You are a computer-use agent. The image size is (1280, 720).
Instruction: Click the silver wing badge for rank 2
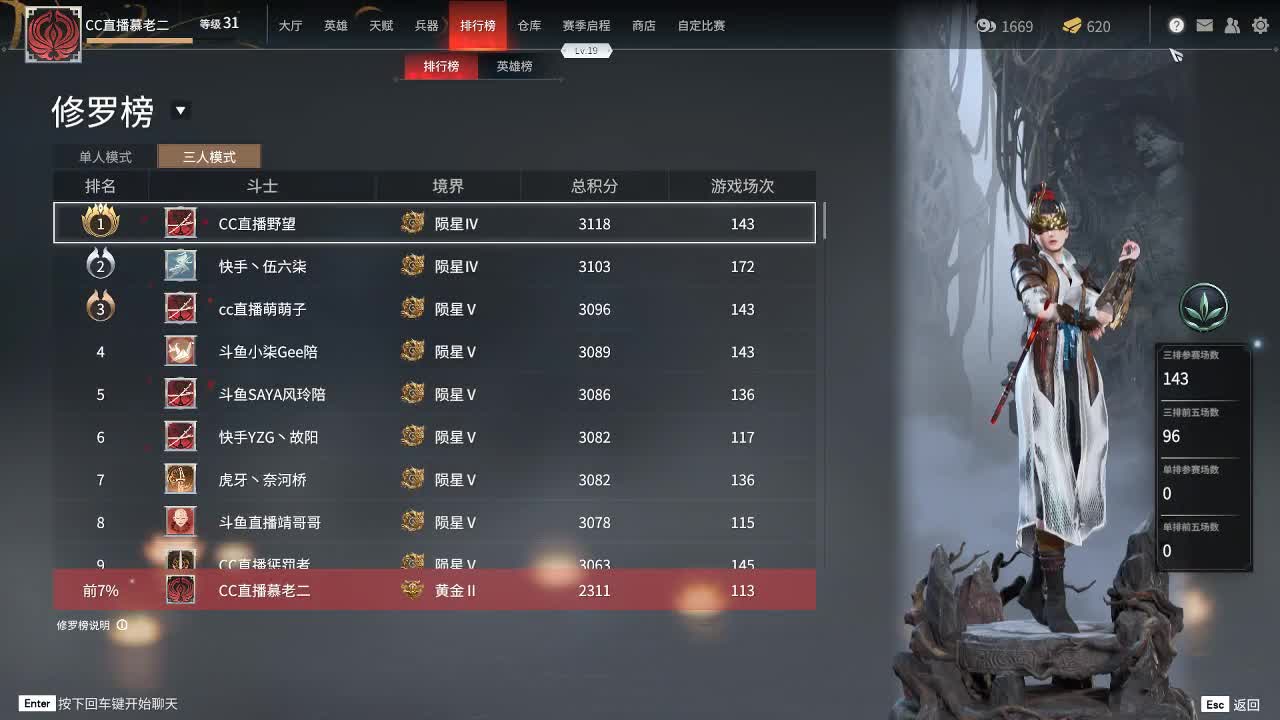(100, 266)
